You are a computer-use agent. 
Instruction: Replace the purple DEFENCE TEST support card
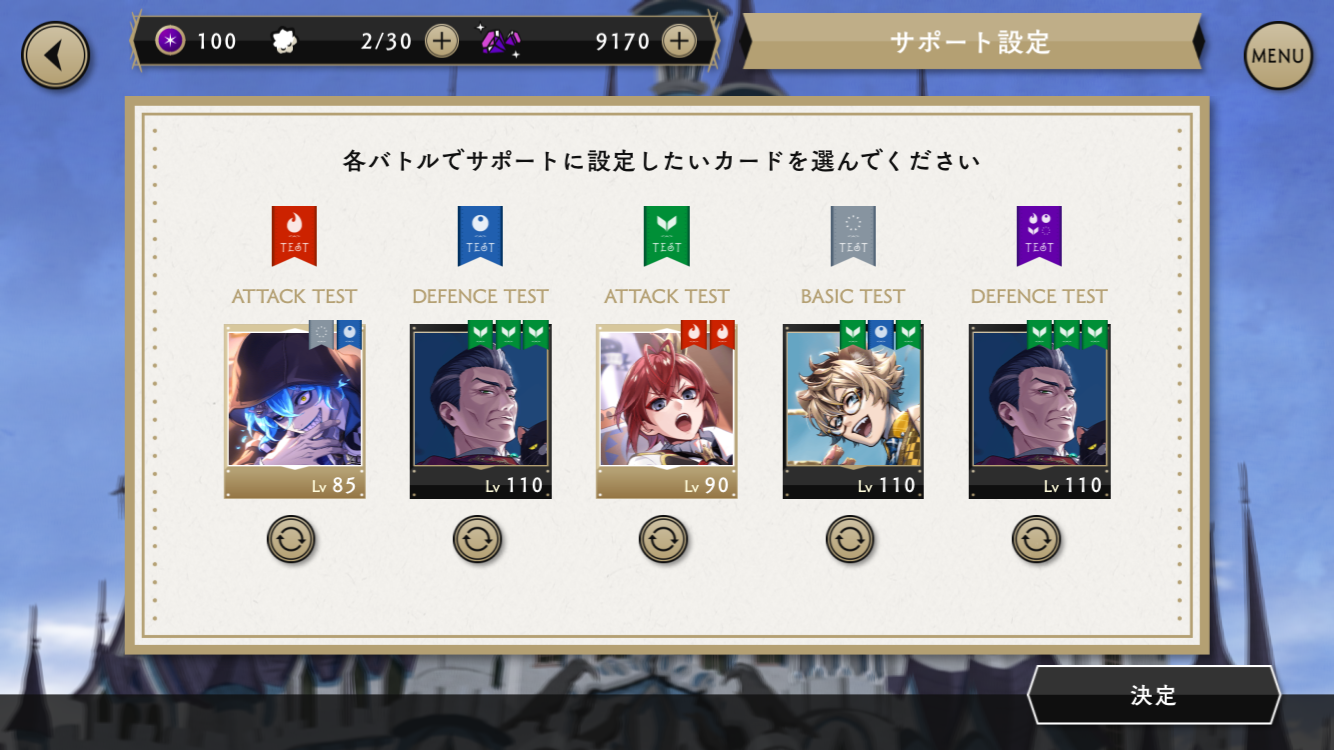(x=1036, y=540)
